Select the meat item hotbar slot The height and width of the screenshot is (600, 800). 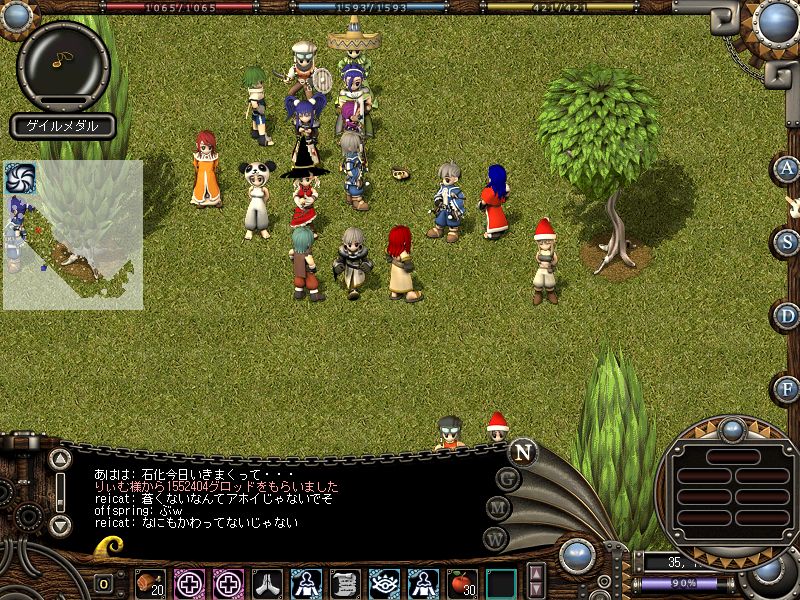(x=150, y=583)
